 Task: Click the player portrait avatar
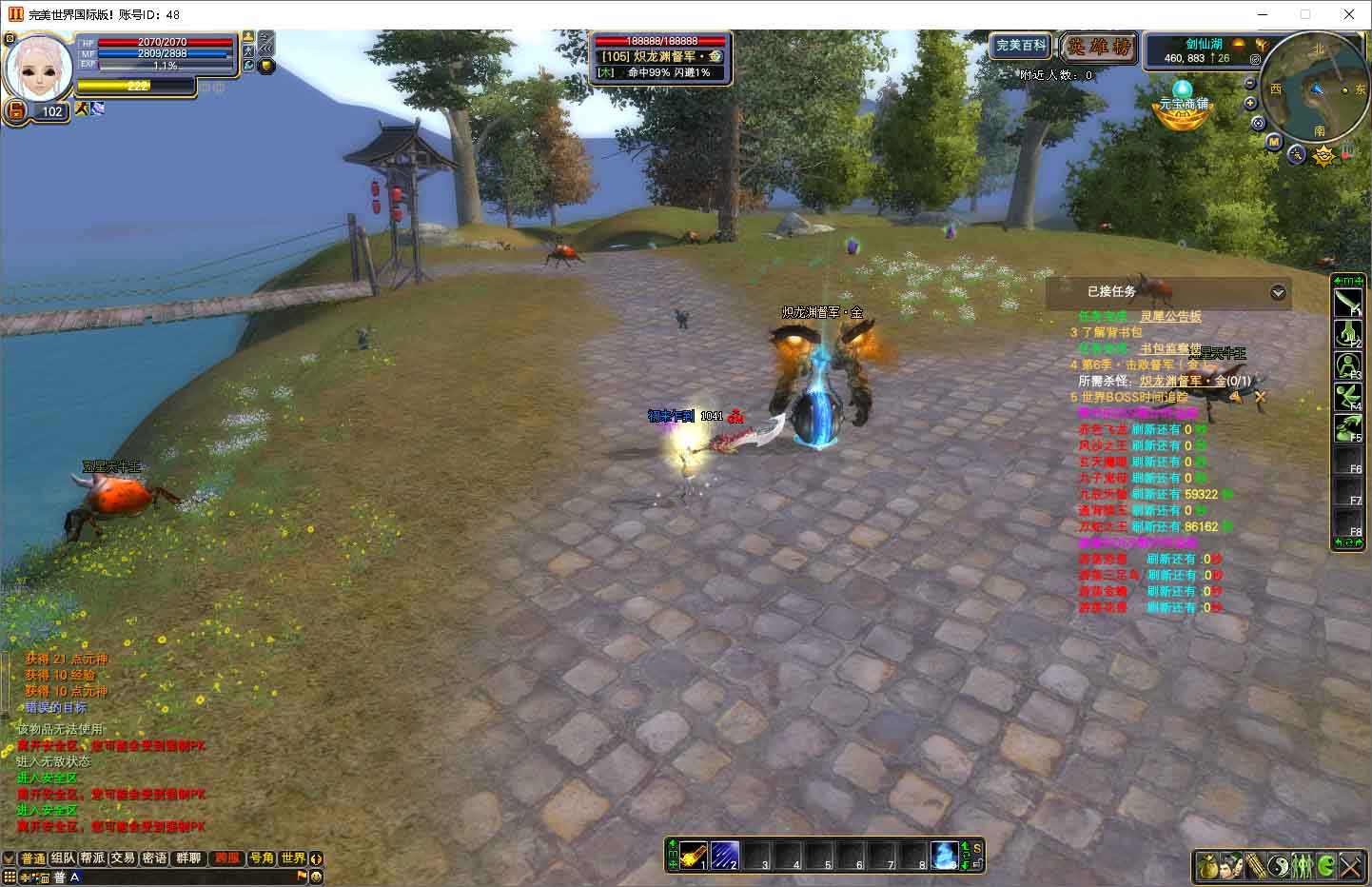[40, 65]
